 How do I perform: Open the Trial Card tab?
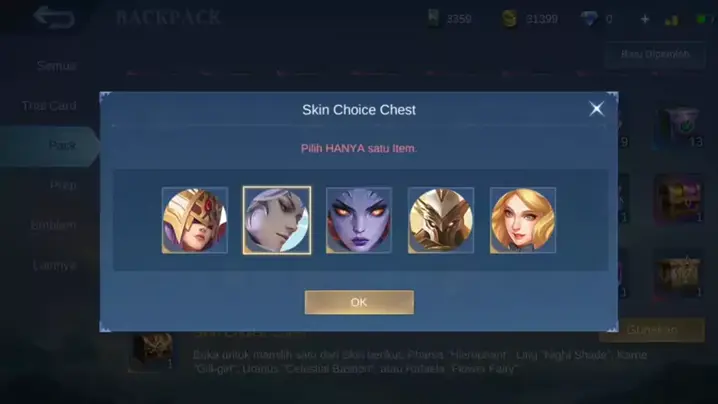coord(50,106)
